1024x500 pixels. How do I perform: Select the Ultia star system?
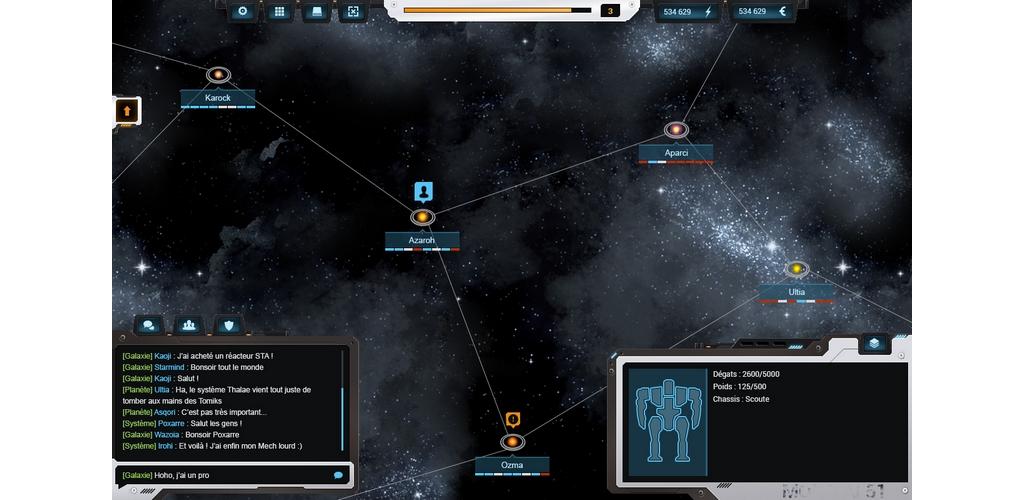[x=796, y=269]
